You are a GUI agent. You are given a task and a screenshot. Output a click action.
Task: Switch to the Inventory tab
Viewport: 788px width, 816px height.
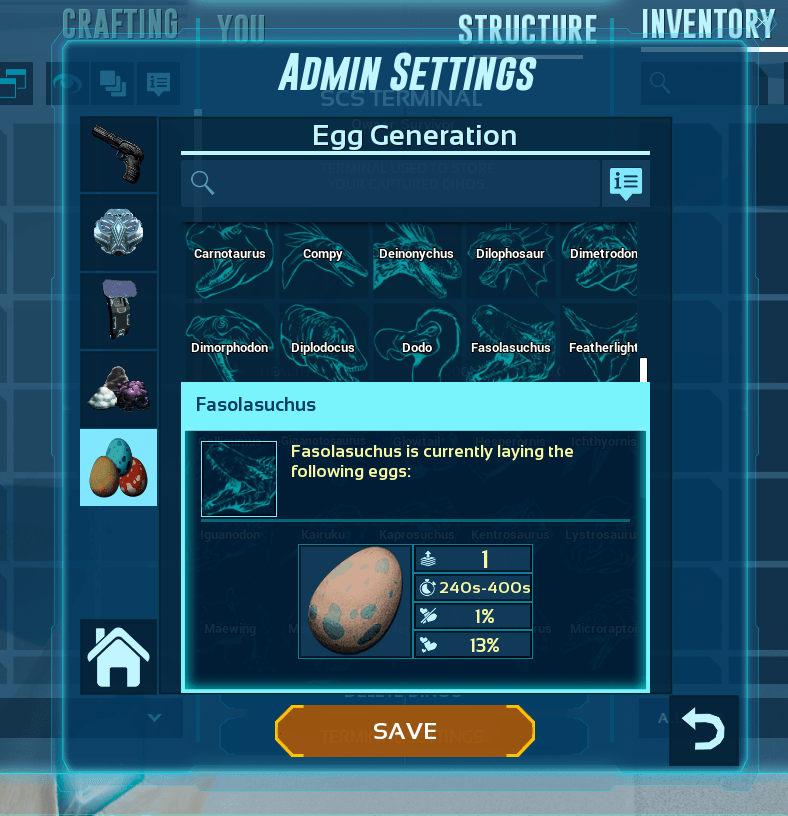[708, 26]
